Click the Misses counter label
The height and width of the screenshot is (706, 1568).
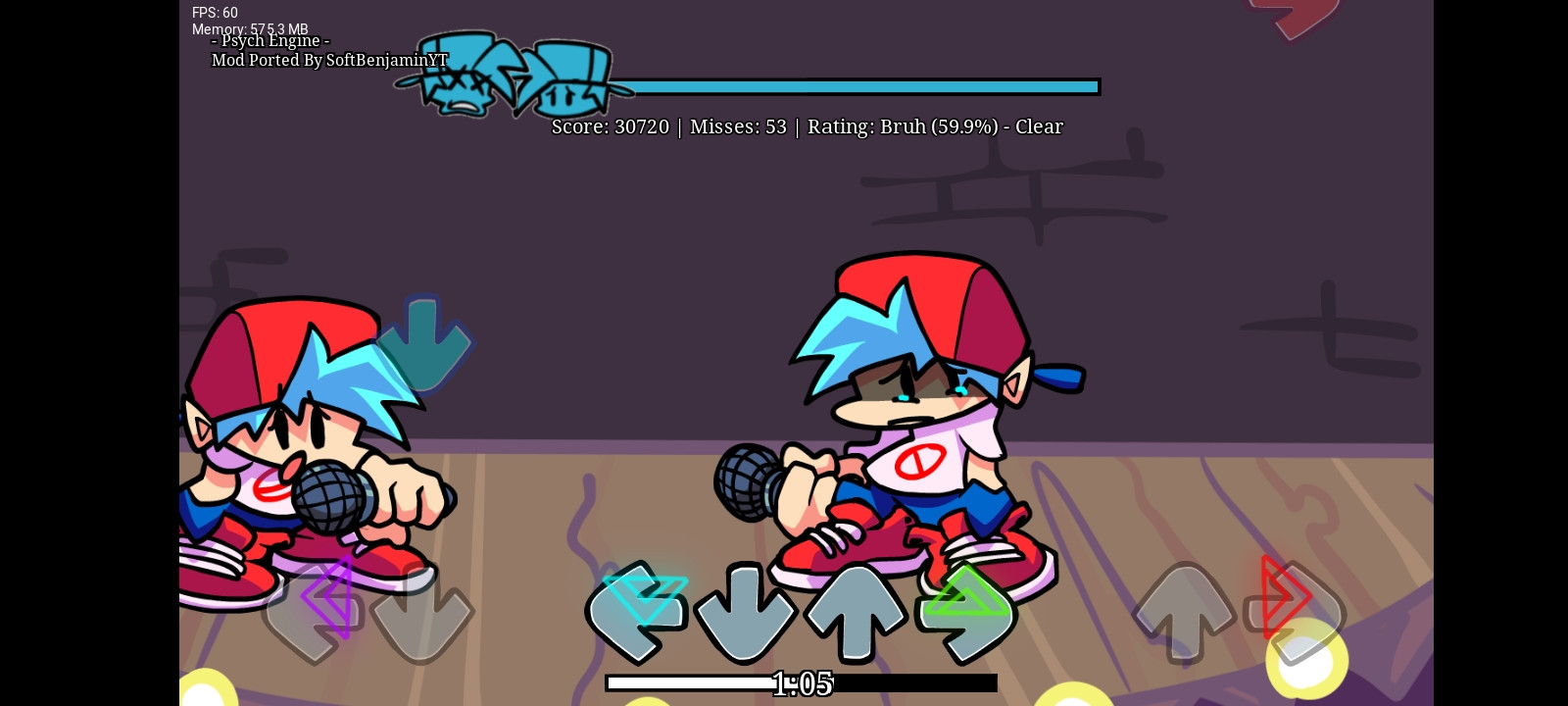point(738,126)
